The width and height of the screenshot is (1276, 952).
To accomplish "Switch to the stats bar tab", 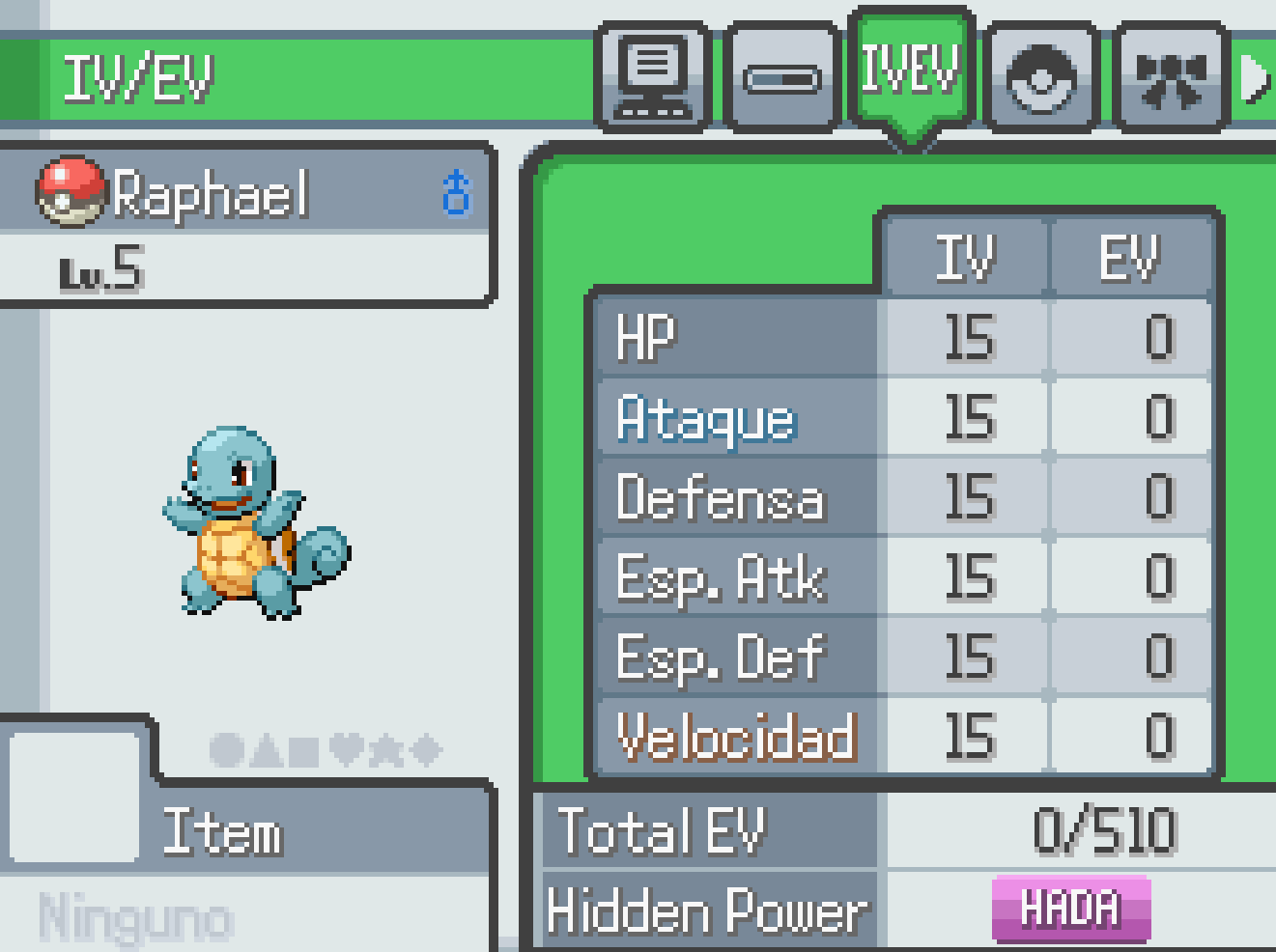I will pyautogui.click(x=780, y=77).
